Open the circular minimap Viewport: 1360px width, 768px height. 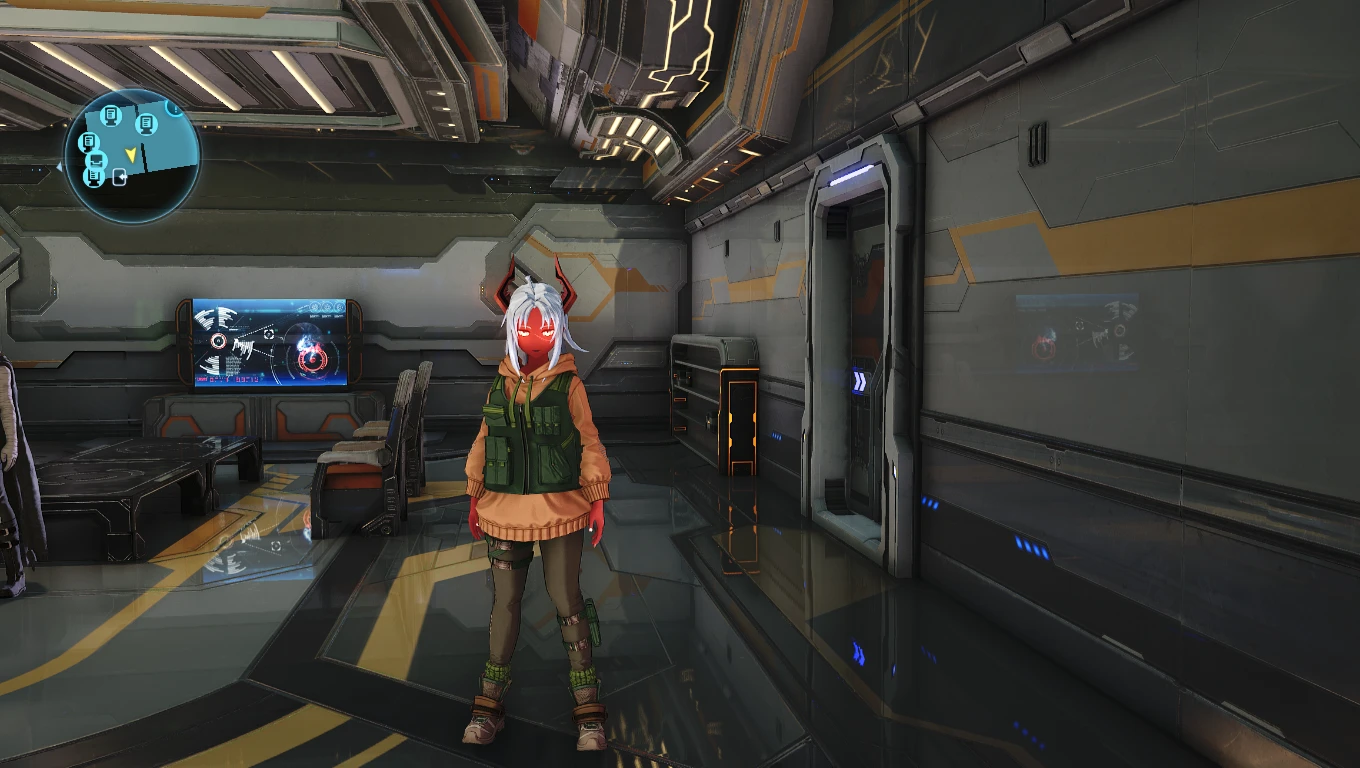click(132, 155)
